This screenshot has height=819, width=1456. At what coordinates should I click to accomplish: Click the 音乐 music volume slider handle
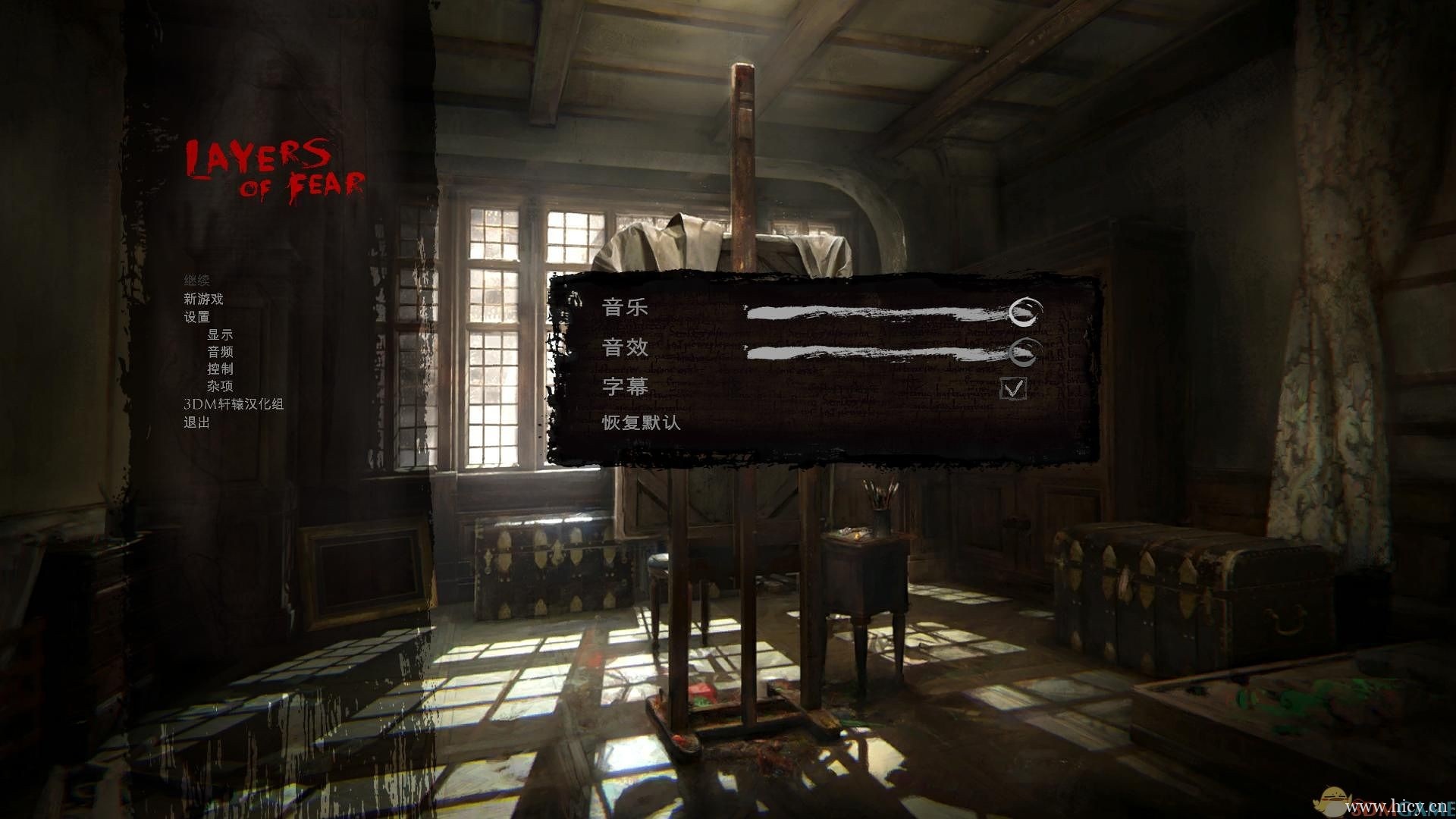point(1025,312)
